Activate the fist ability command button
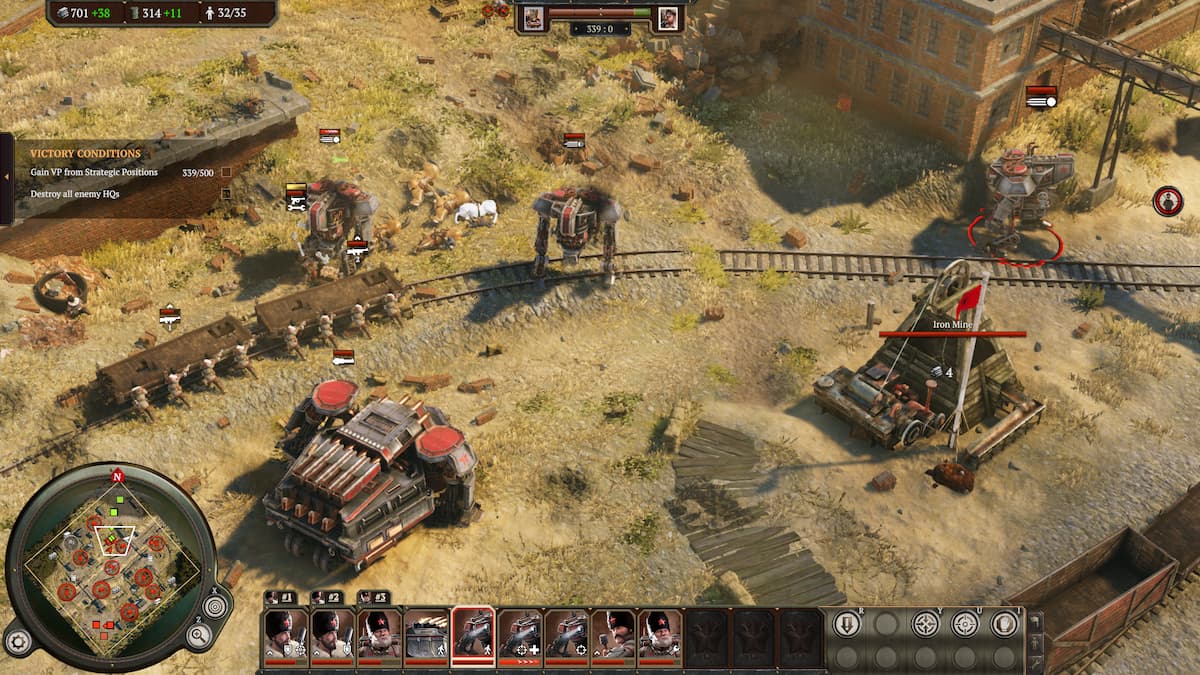 point(1004,624)
